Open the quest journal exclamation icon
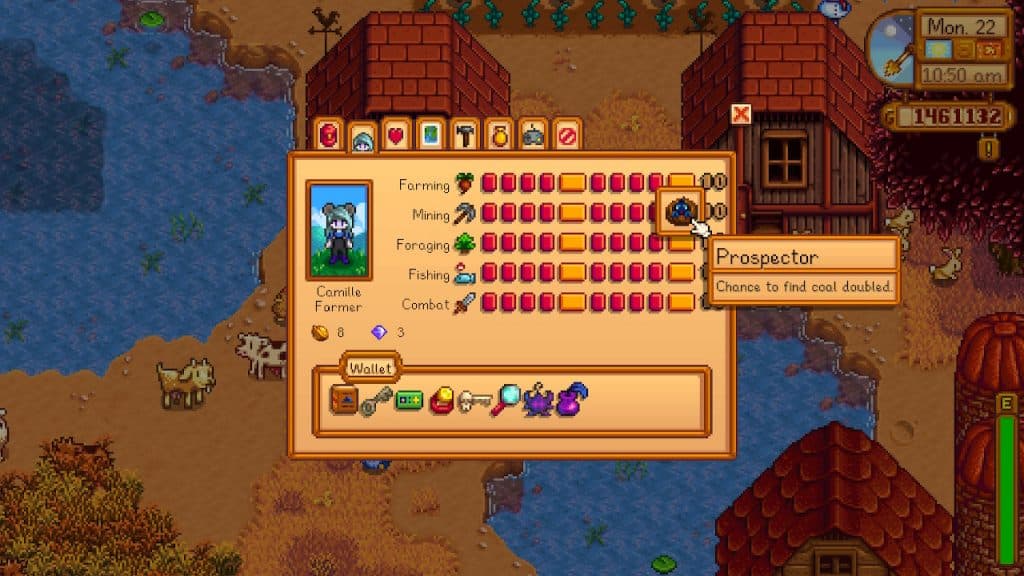This screenshot has width=1024, height=576. point(989,149)
